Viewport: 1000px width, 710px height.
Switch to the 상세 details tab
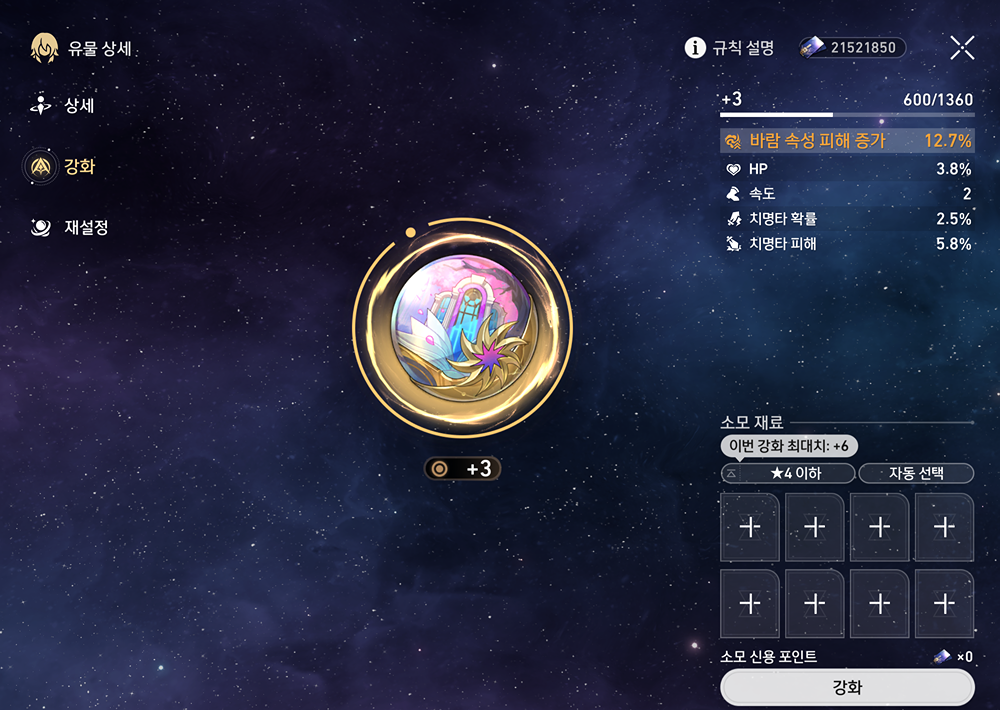[x=66, y=105]
